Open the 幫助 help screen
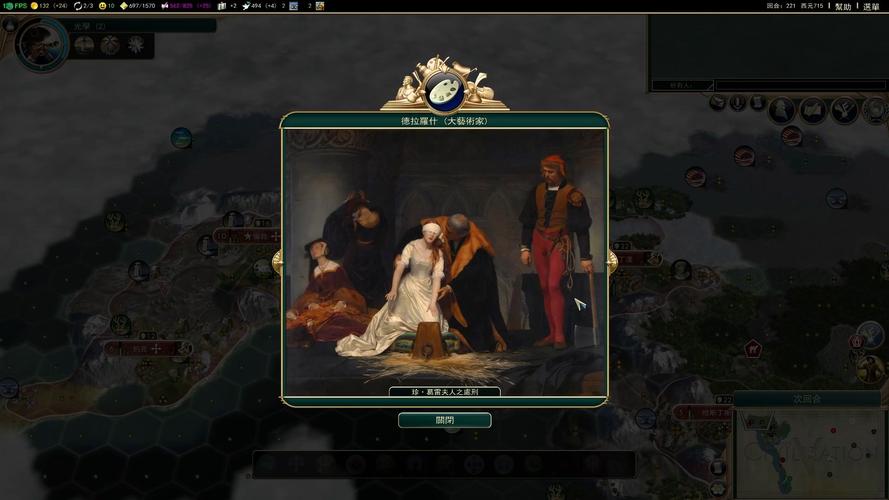 coord(843,6)
